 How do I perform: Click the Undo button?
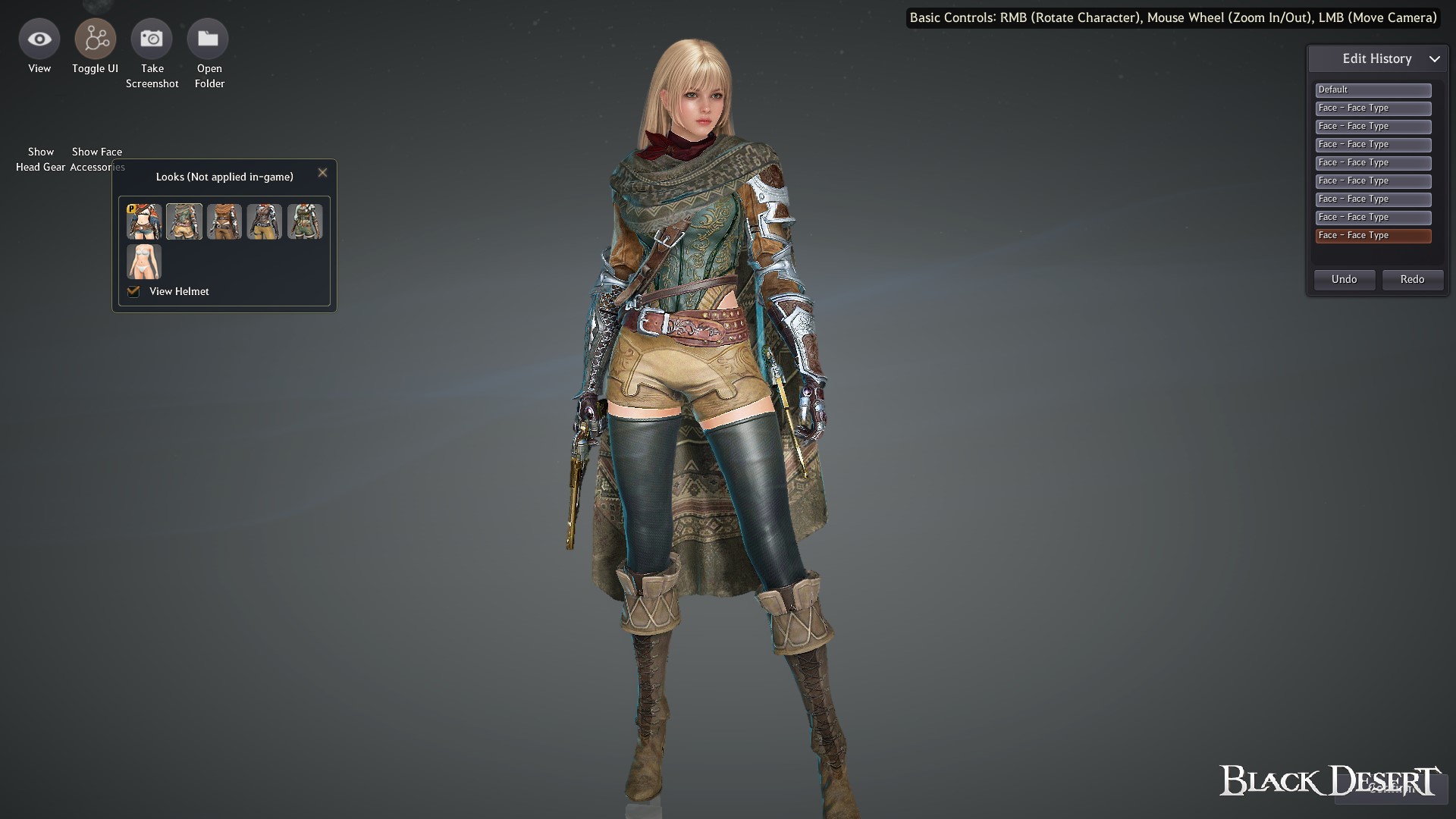coord(1344,279)
